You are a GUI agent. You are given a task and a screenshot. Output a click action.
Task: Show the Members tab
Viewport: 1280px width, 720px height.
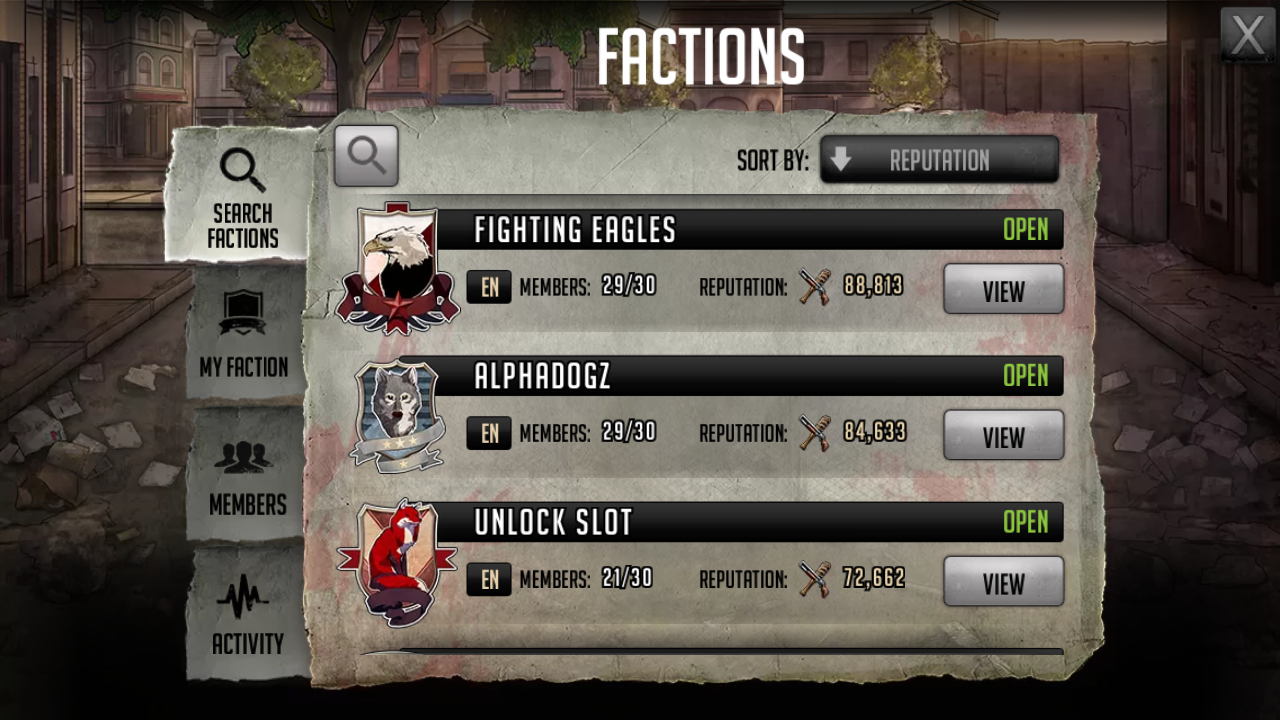[247, 475]
